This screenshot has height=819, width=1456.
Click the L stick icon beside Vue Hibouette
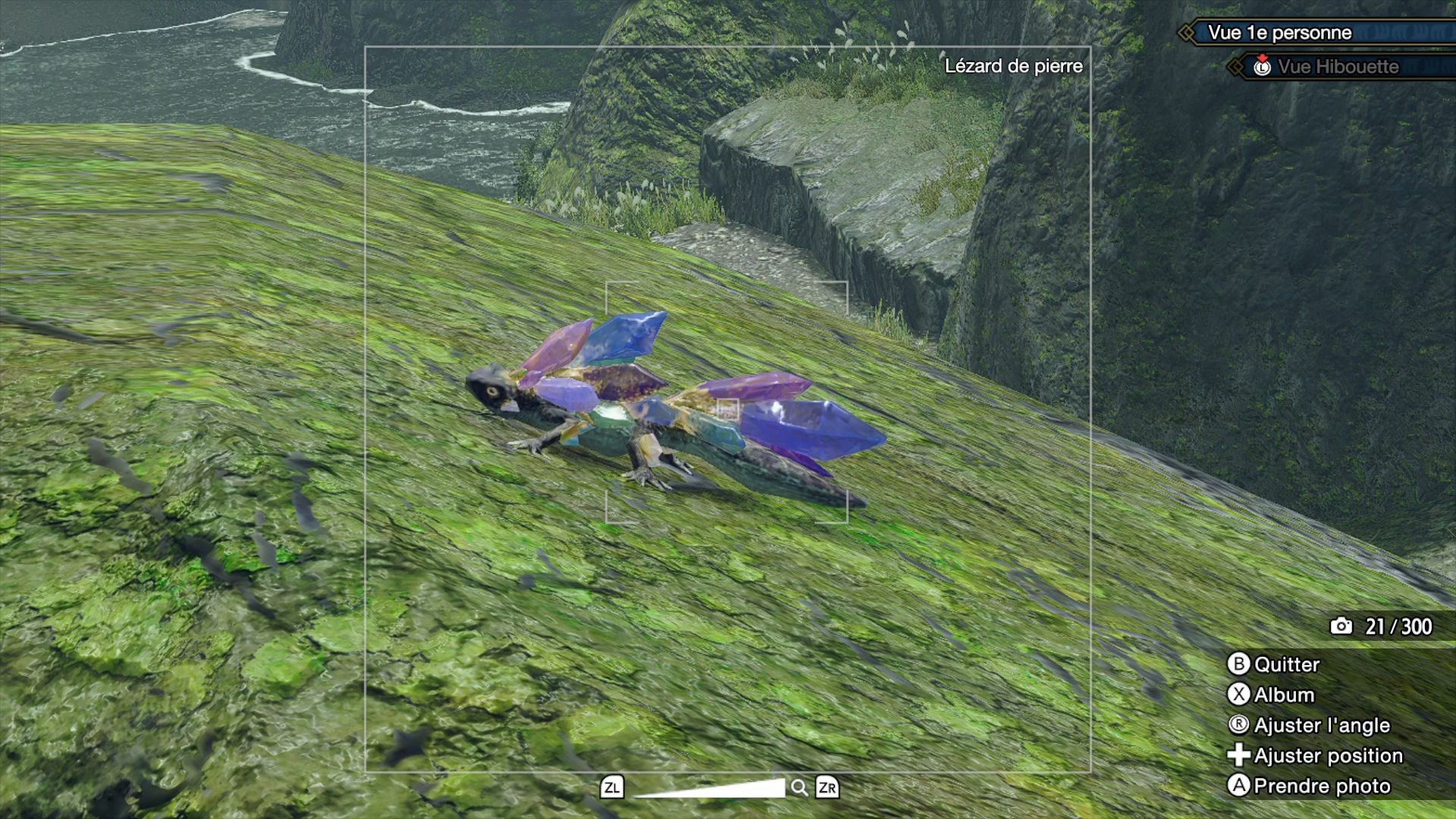[1263, 68]
